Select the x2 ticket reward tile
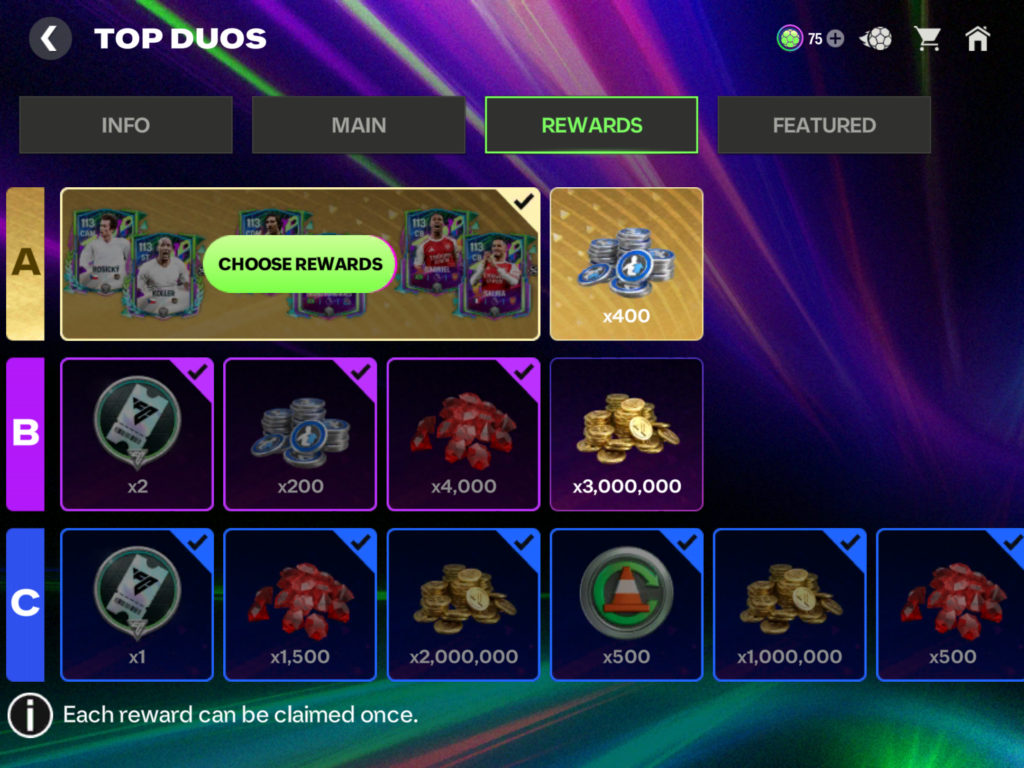Viewport: 1024px width, 768px height. 137,434
